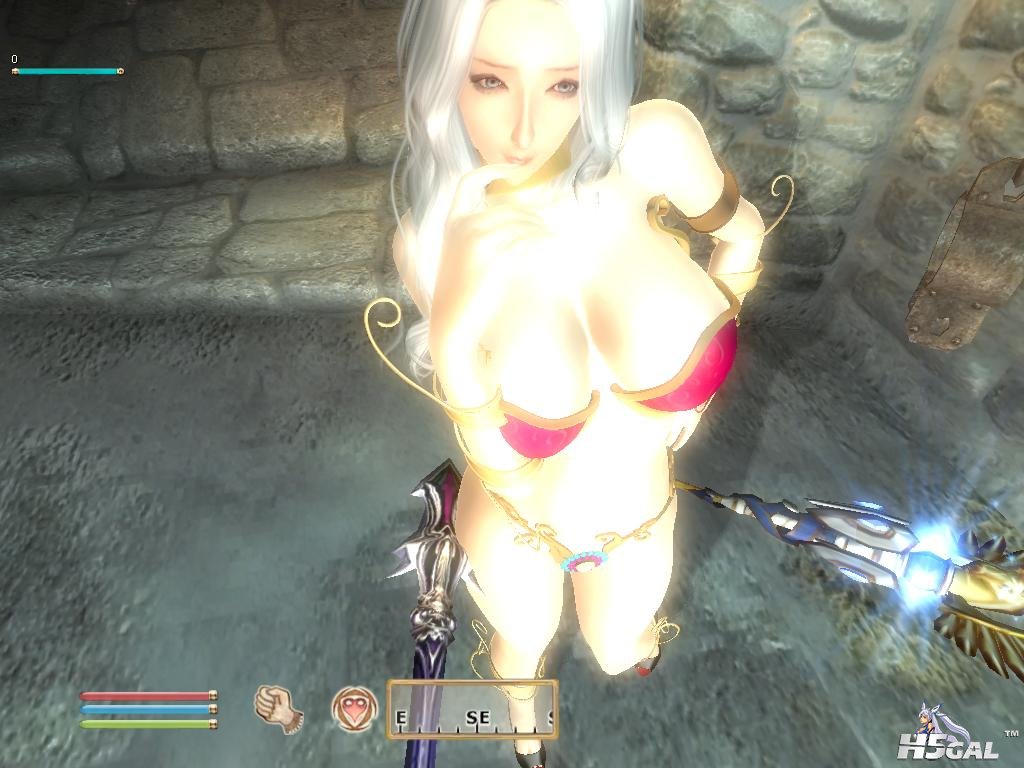Screen dimensions: 1024x768
Task: Select the heart spell icon
Action: (352, 708)
